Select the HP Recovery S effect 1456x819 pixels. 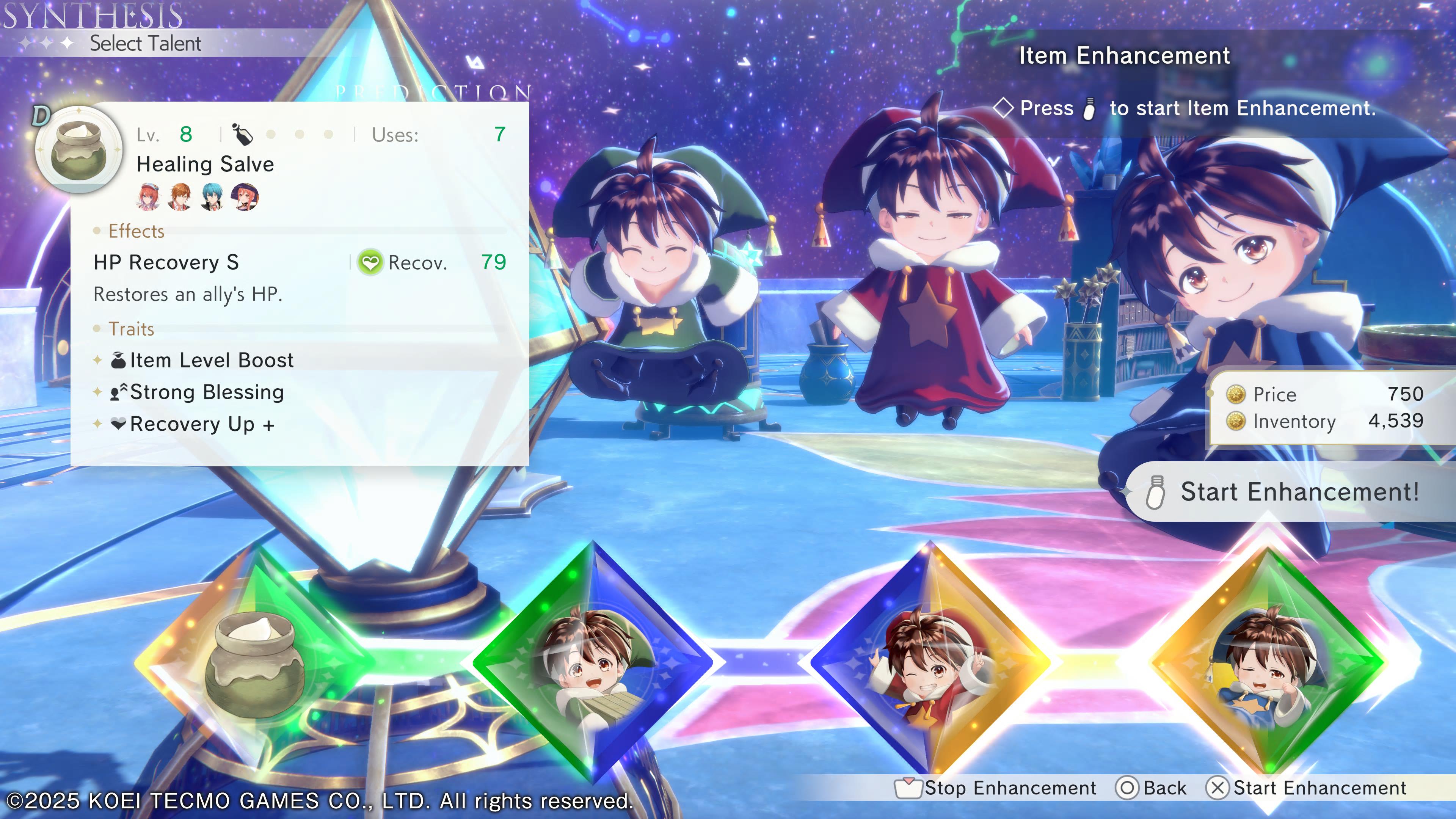pyautogui.click(x=166, y=262)
